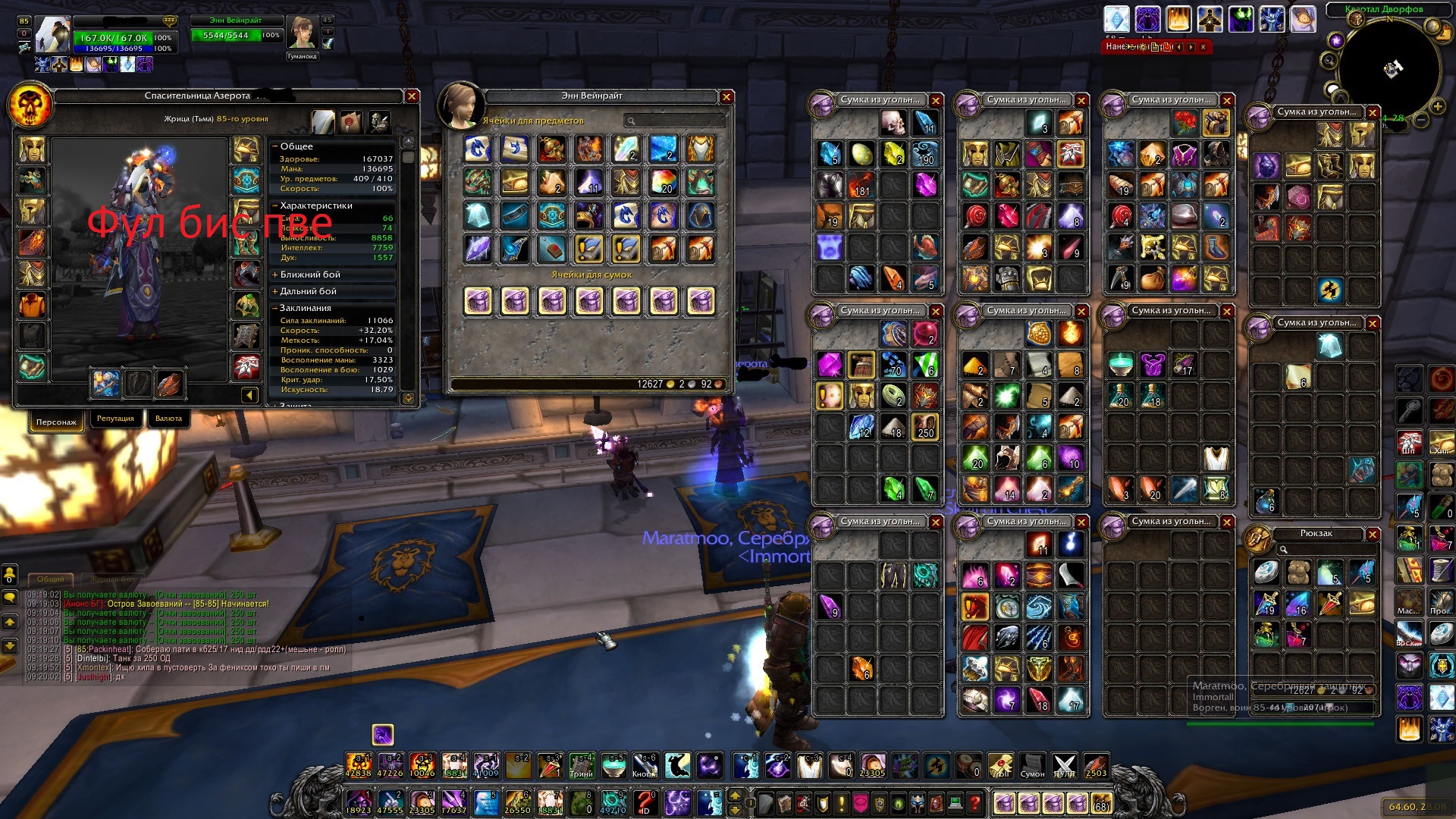Viewport: 1456px width, 819px height.
Task: Close the Энн Вейнрайт bank window
Action: [726, 97]
